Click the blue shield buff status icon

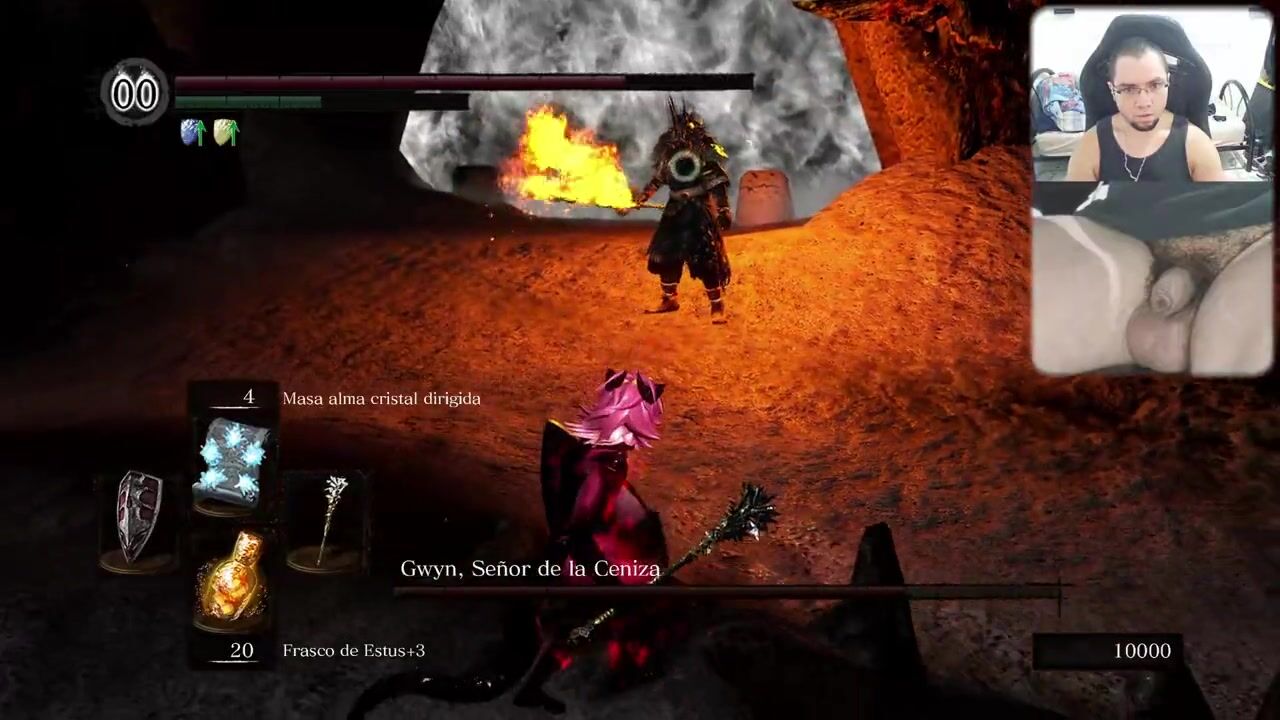click(192, 132)
